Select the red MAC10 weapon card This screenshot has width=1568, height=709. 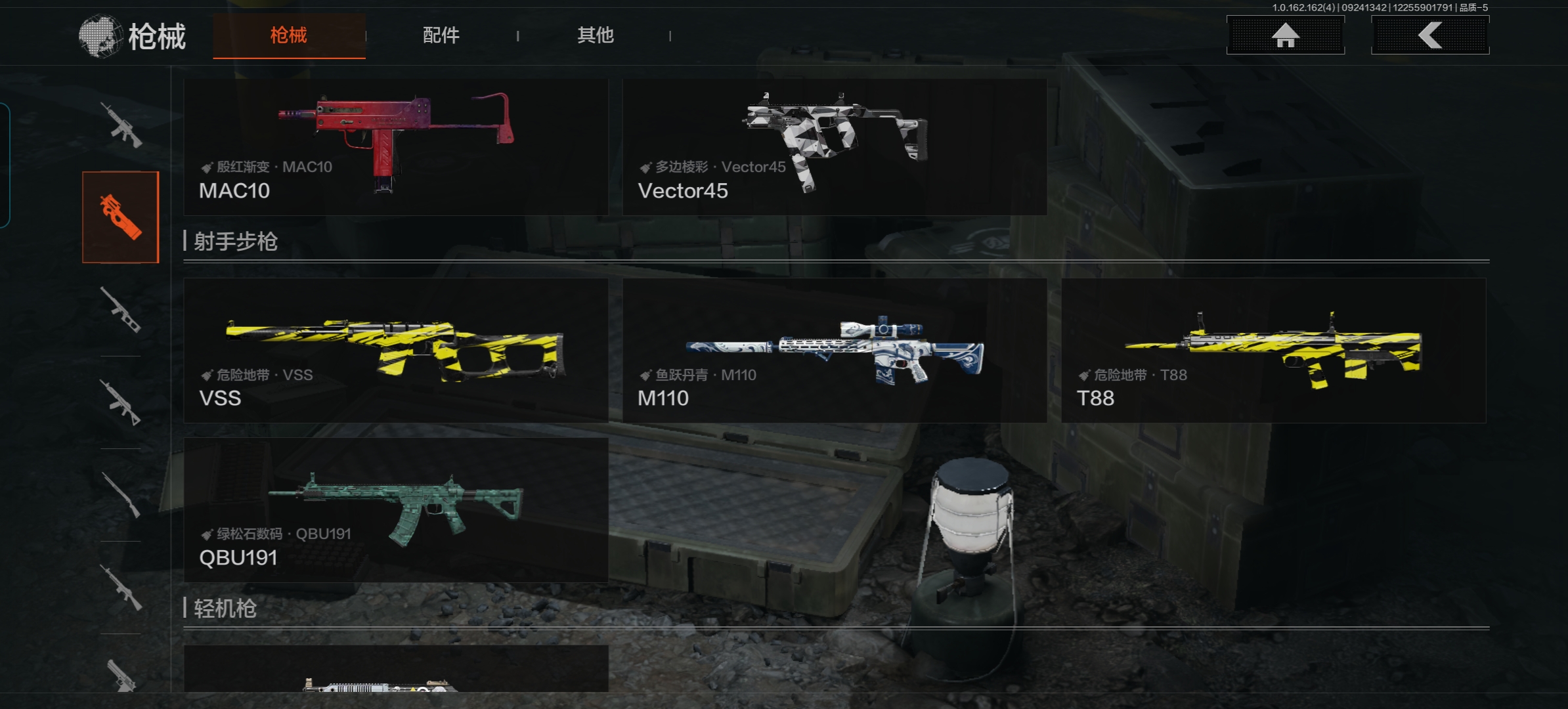coord(396,147)
